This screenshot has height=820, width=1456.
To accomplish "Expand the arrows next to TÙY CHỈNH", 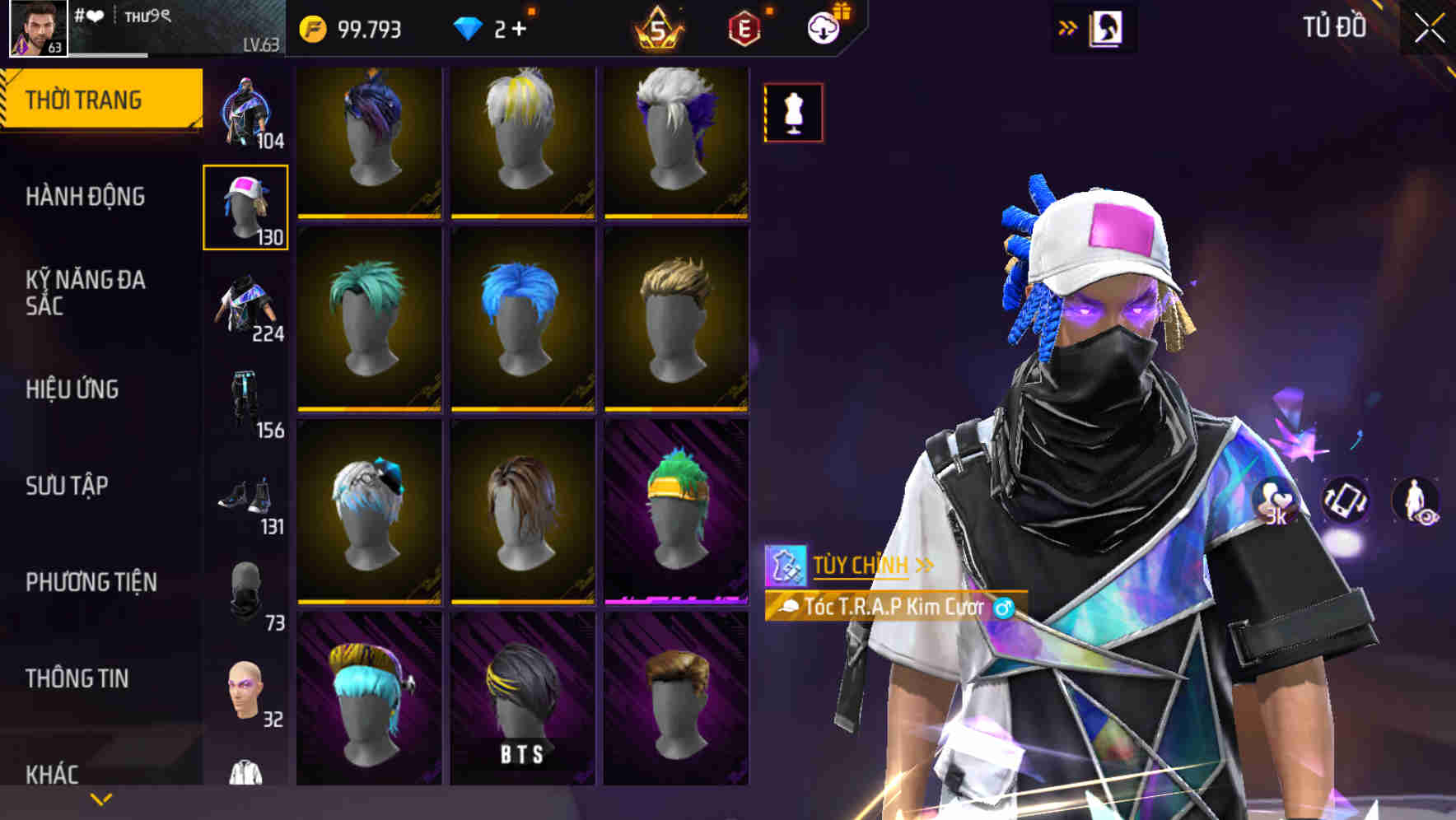I will click(924, 566).
